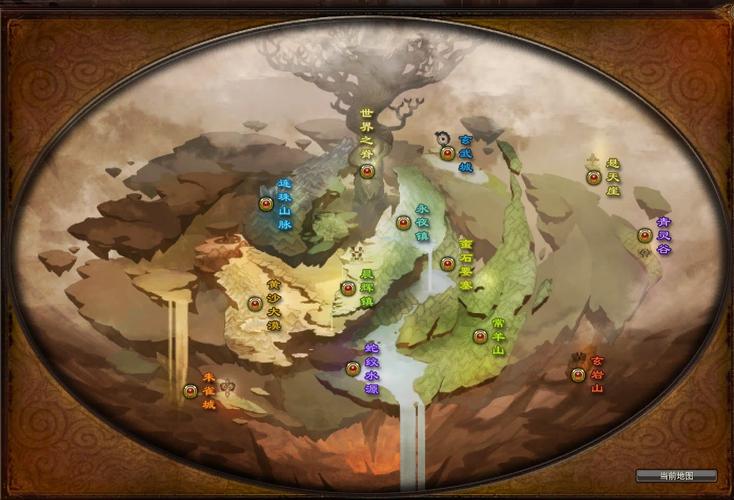This screenshot has width=734, height=500.
Task: Choose the 蛇纹水源 location marker
Action: (352, 368)
